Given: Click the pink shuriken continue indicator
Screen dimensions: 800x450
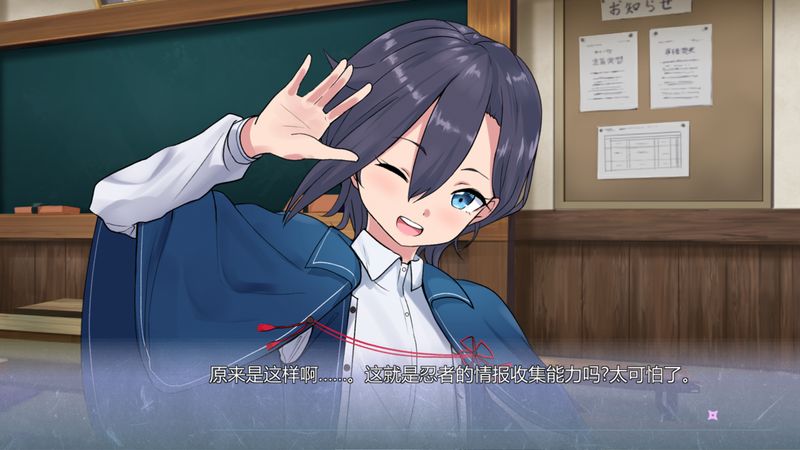Looking at the screenshot, I should pyautogui.click(x=712, y=415).
